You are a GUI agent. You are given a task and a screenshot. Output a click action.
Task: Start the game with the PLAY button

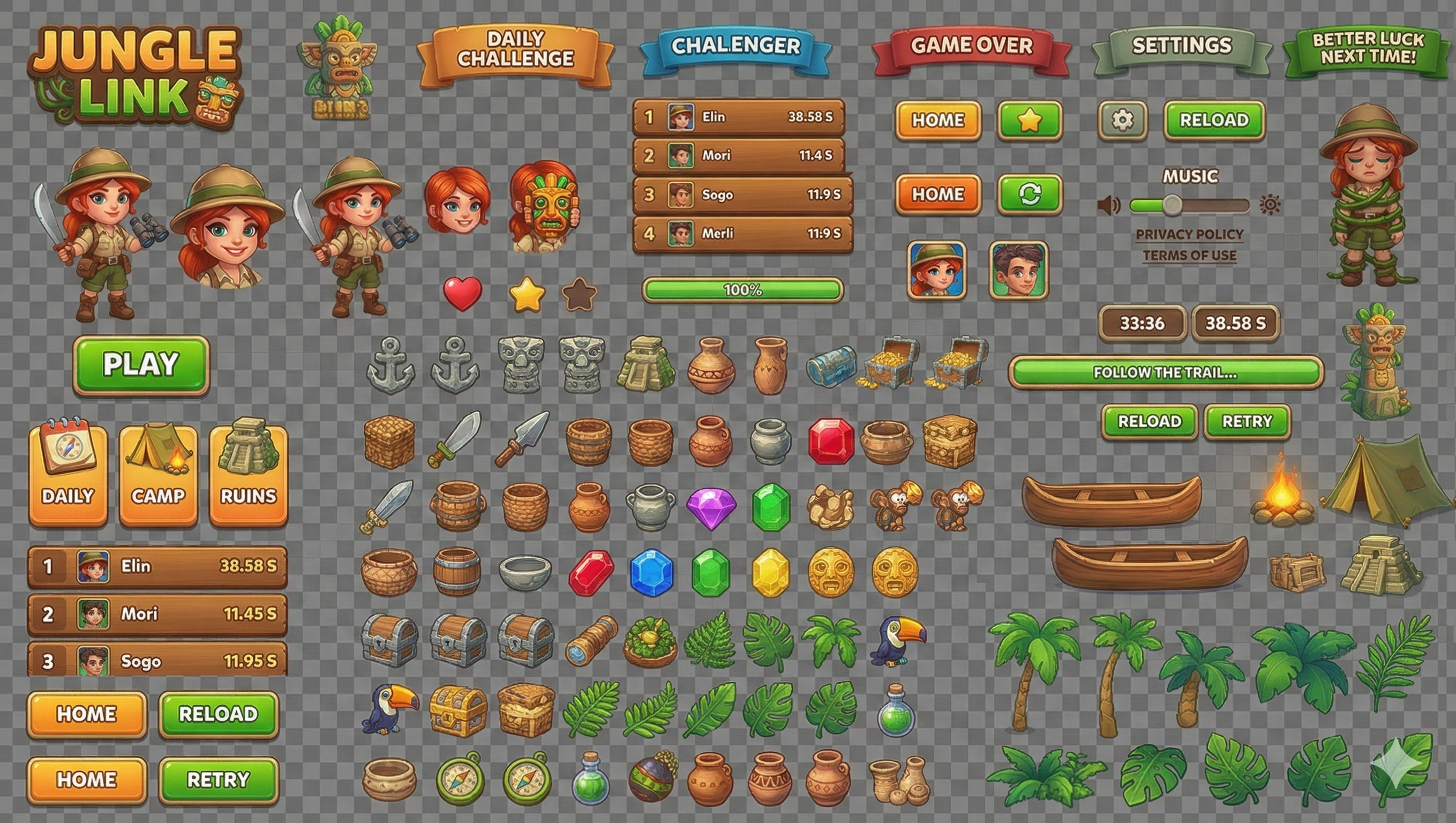pyautogui.click(x=141, y=365)
